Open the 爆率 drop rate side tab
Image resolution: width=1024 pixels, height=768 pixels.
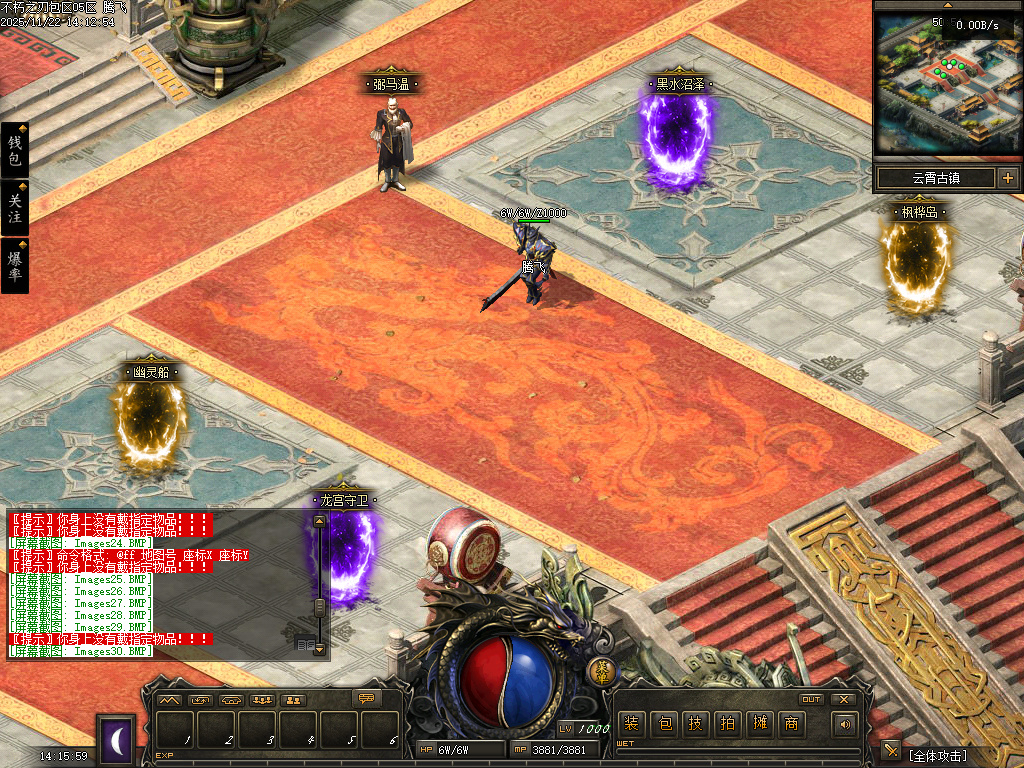14,264
